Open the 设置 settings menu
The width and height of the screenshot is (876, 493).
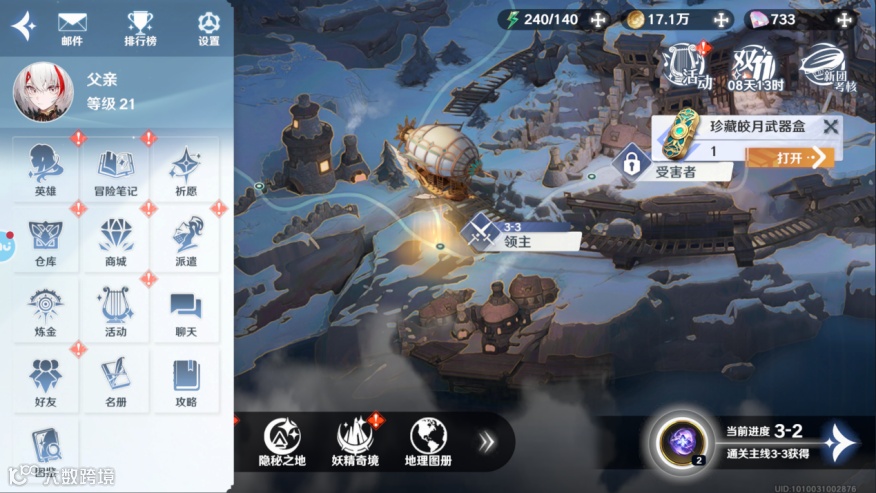tap(208, 27)
